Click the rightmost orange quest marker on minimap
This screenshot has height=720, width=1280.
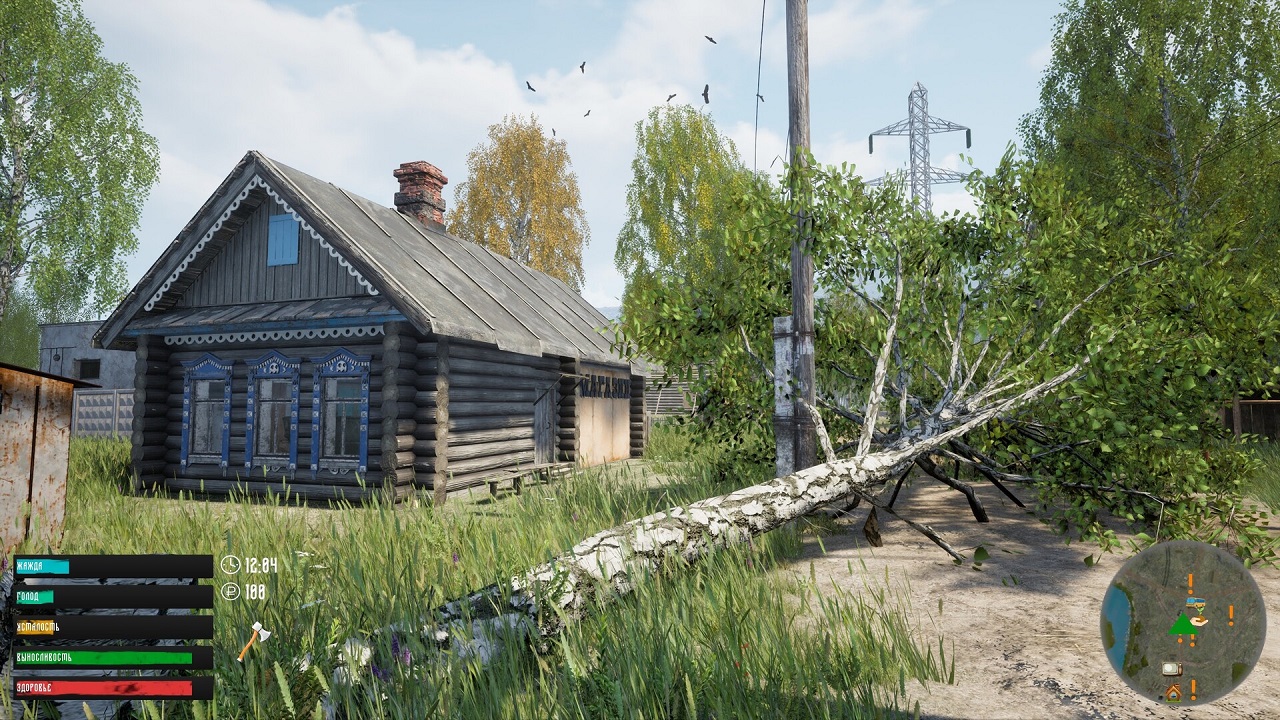[x=1231, y=615]
